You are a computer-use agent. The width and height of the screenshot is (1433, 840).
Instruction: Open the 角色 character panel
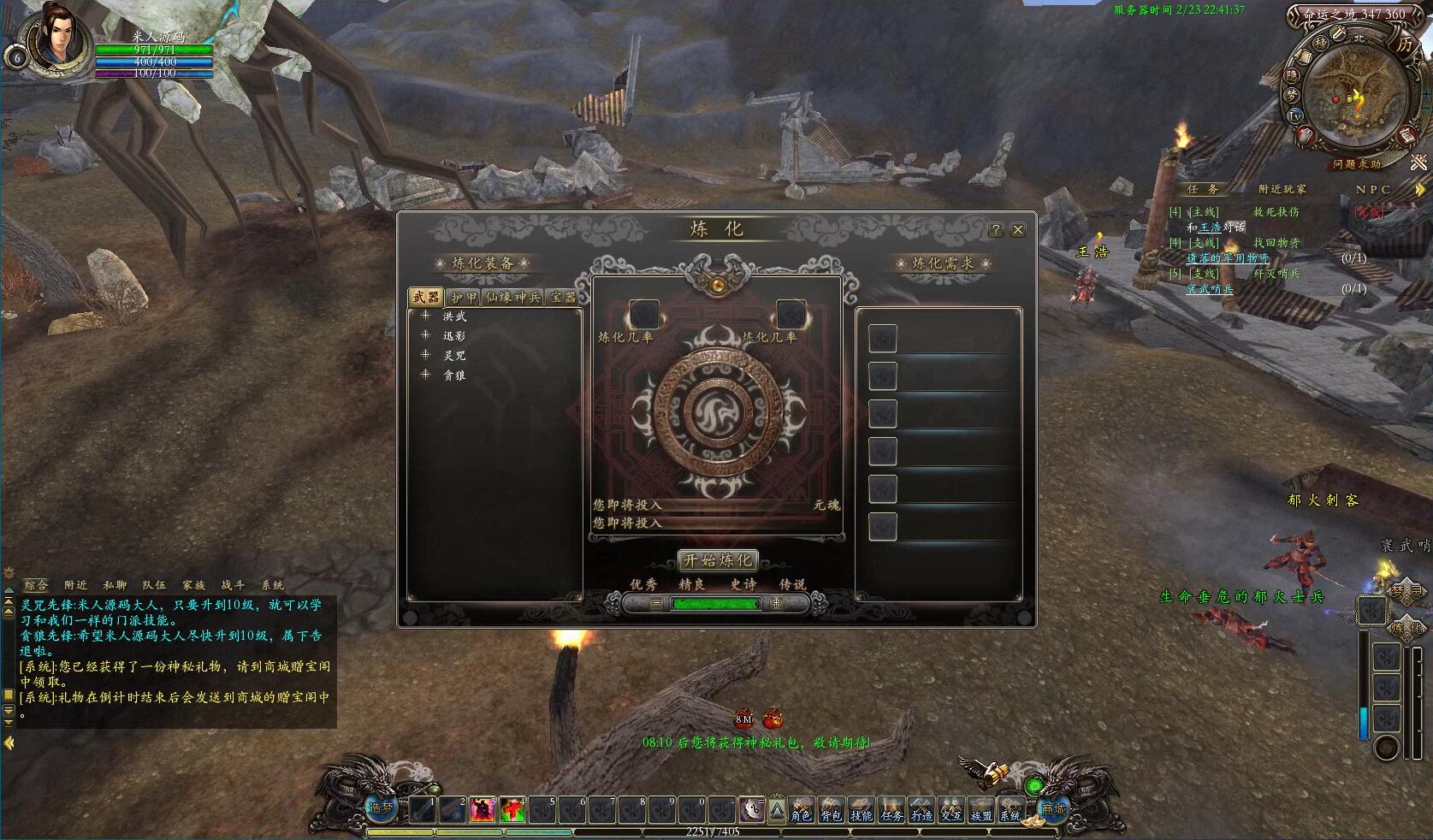(x=801, y=808)
